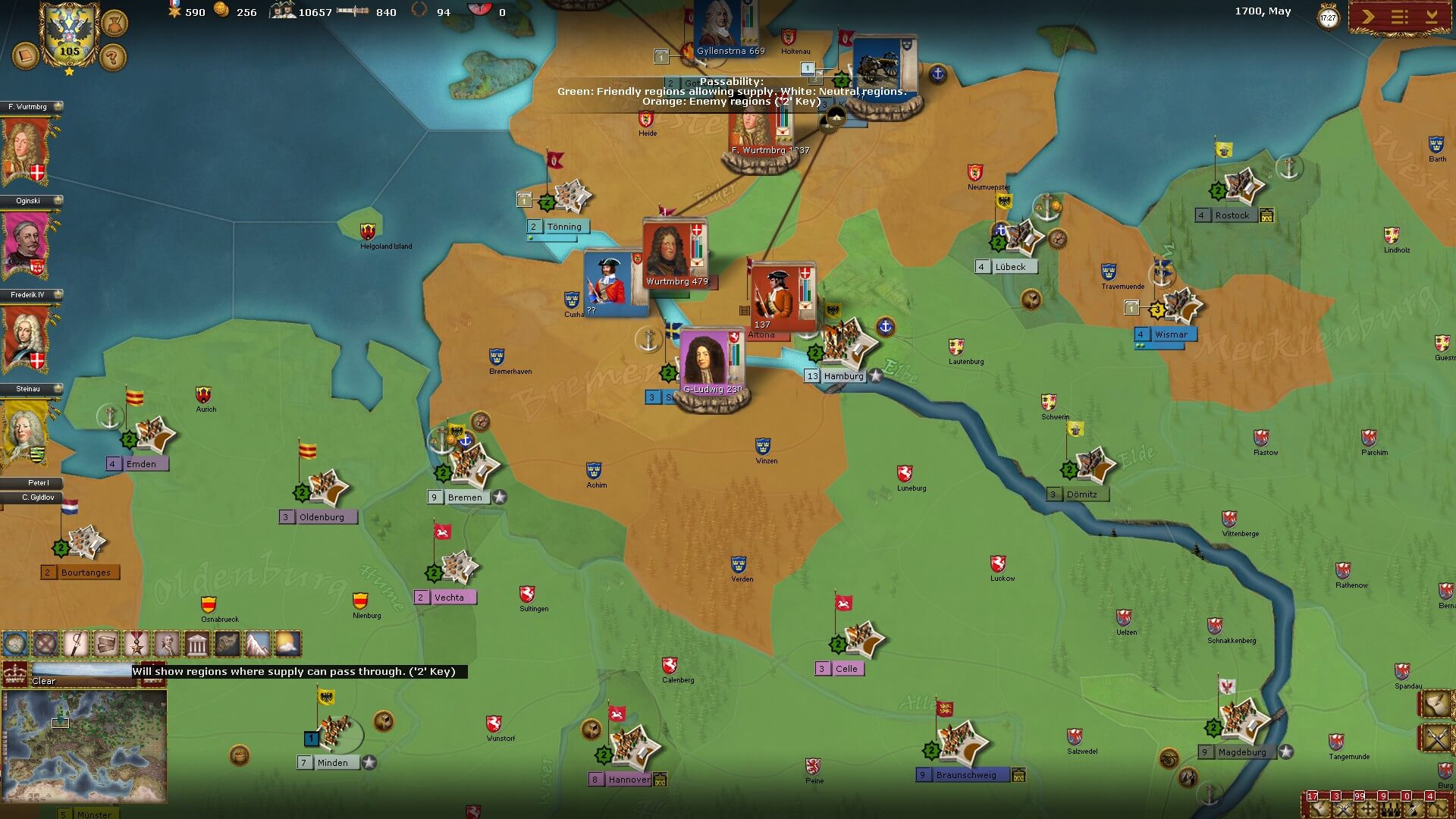The height and width of the screenshot is (819, 1456).
Task: Click the down-arrow save button
Action: pos(1432,17)
